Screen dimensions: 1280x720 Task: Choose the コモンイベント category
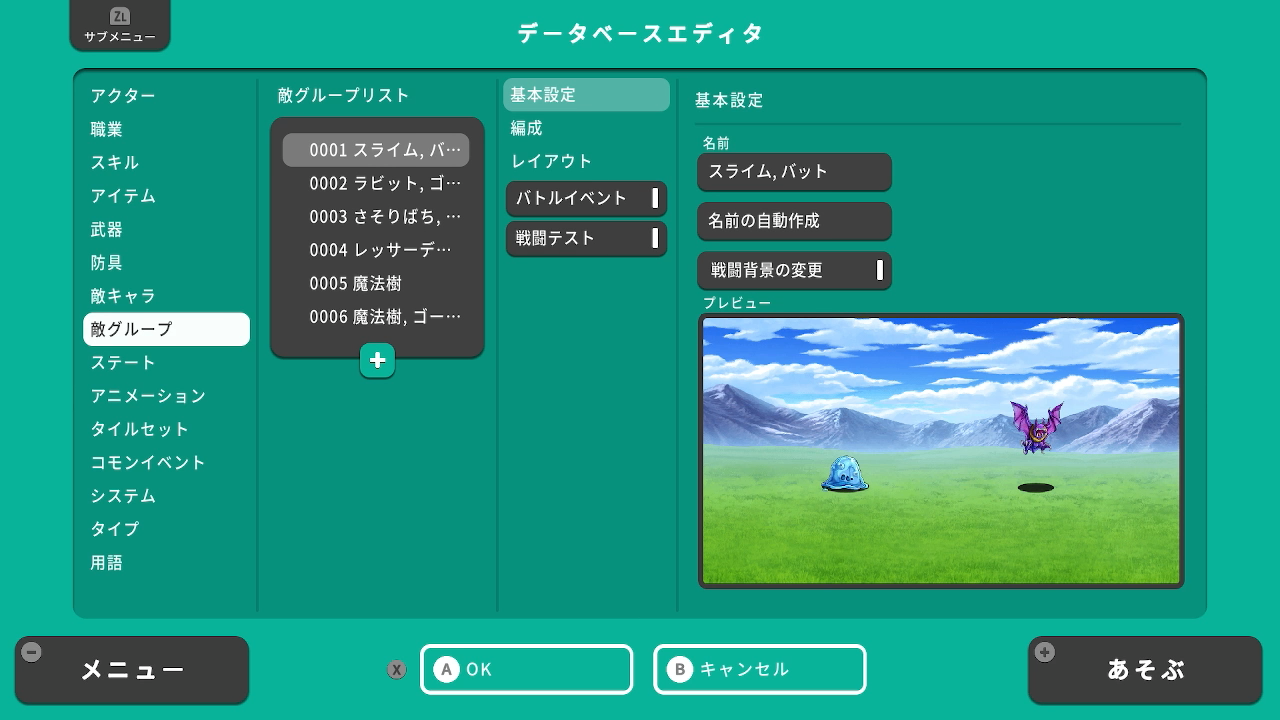coord(148,462)
